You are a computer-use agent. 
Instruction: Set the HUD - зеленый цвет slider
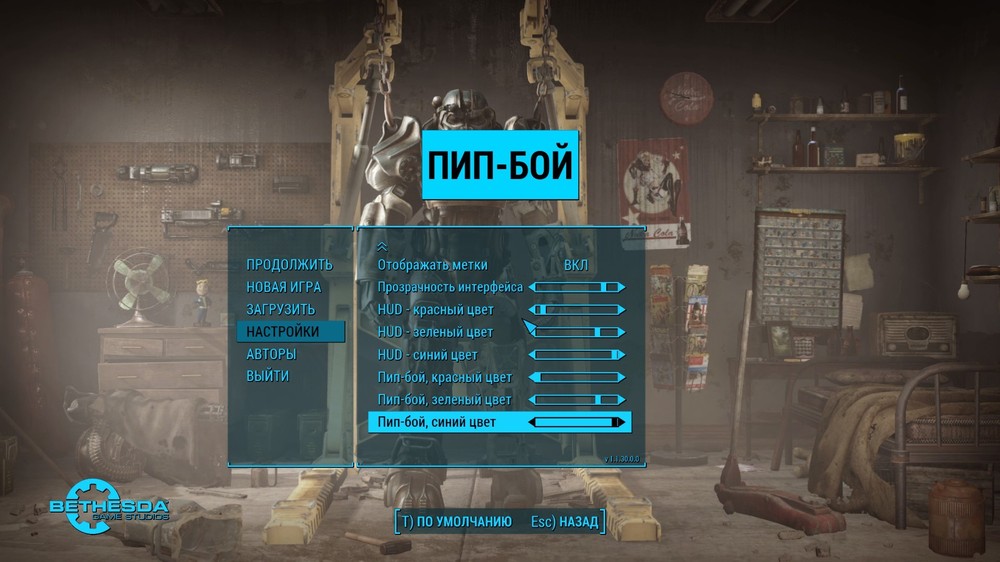pos(577,332)
